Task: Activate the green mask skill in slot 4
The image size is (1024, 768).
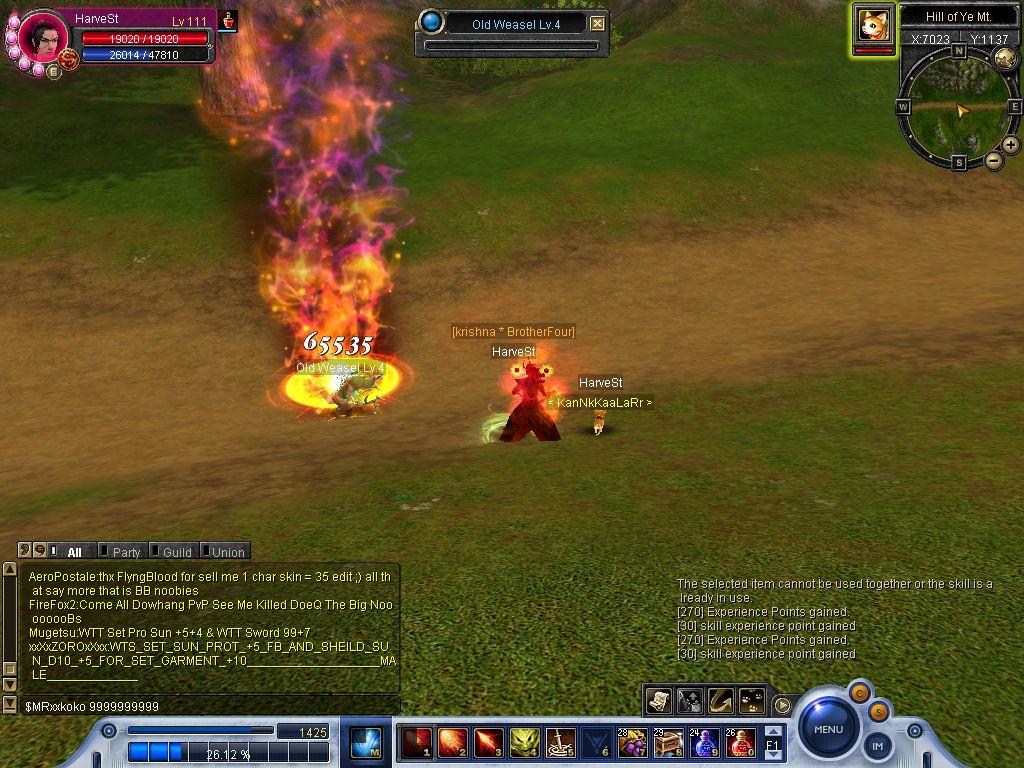Action: click(524, 743)
